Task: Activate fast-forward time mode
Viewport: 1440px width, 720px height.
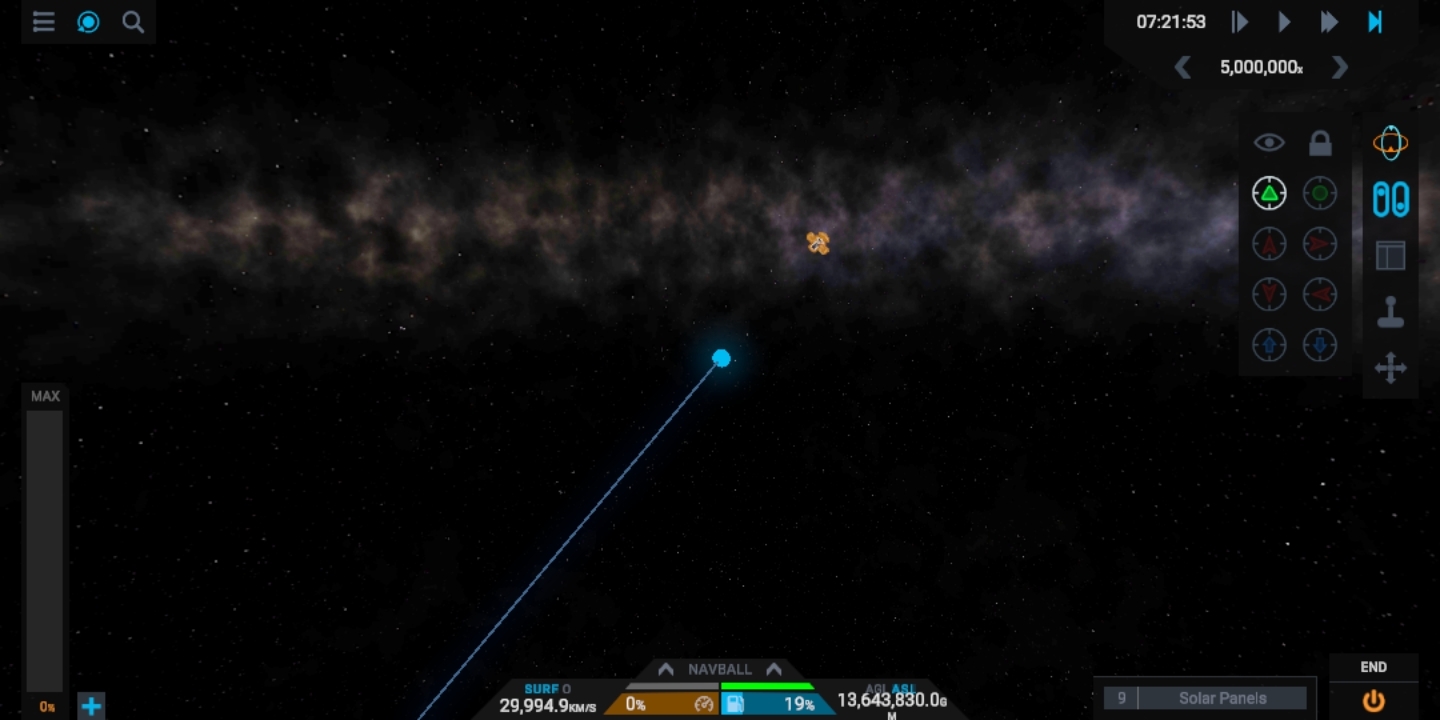Action: point(1329,22)
